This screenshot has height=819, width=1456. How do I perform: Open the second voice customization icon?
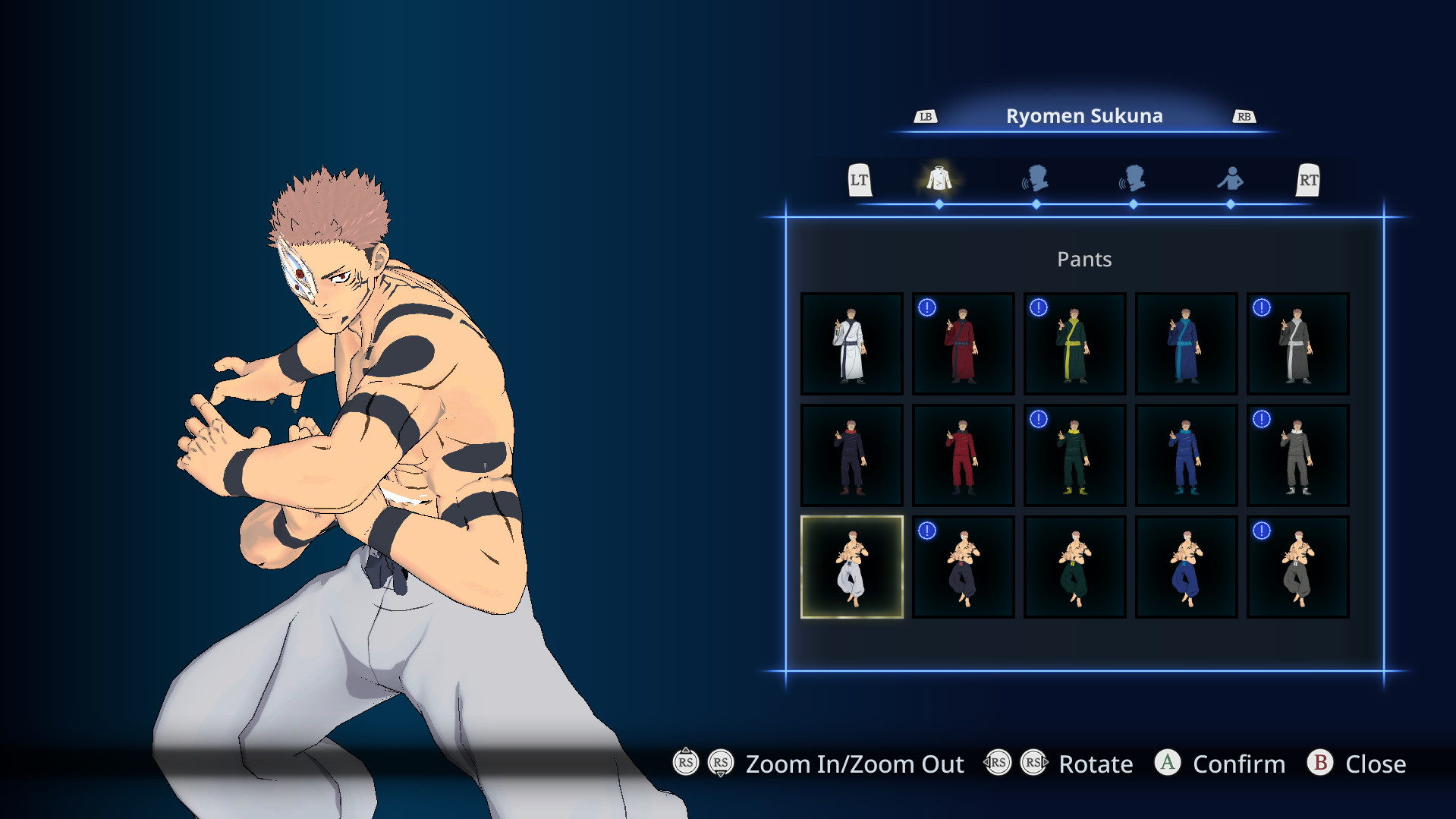point(1134,180)
